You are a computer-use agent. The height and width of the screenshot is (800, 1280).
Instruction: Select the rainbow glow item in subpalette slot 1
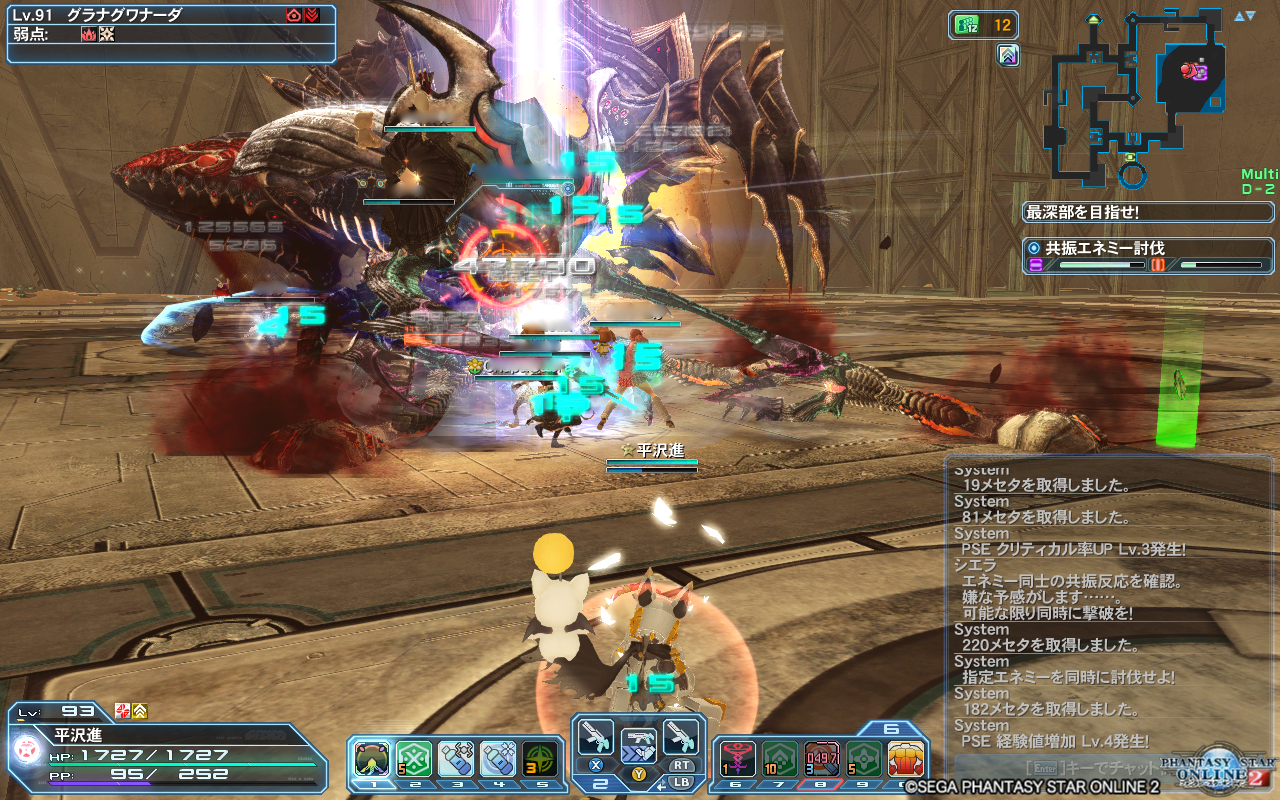[x=372, y=760]
